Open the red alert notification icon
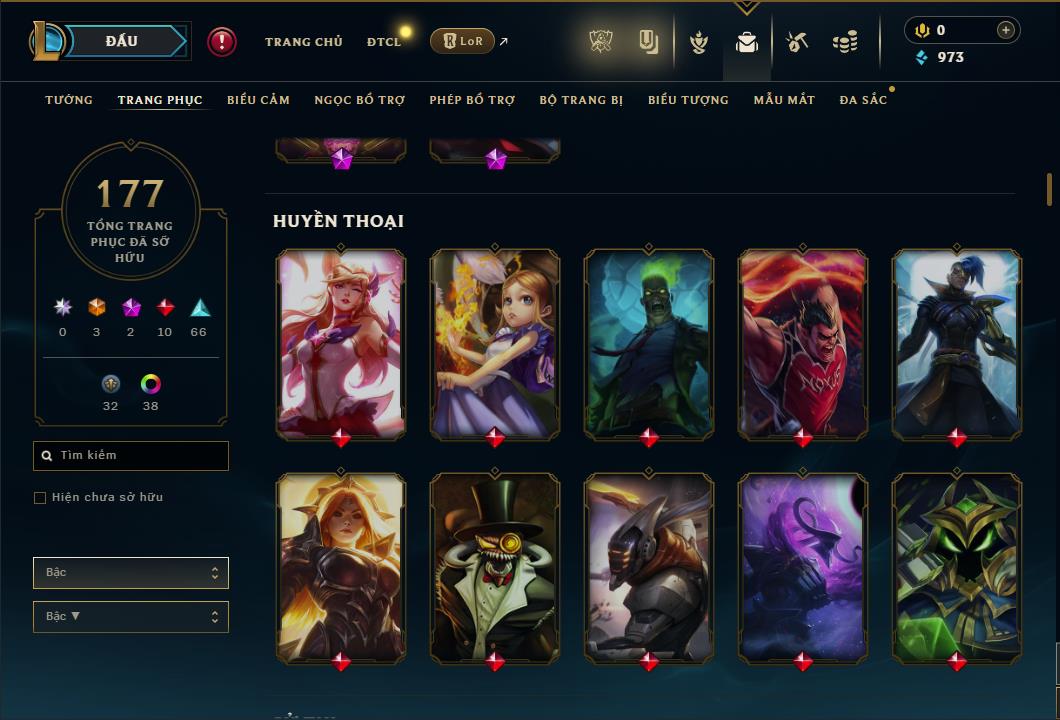1060x720 pixels. point(222,41)
